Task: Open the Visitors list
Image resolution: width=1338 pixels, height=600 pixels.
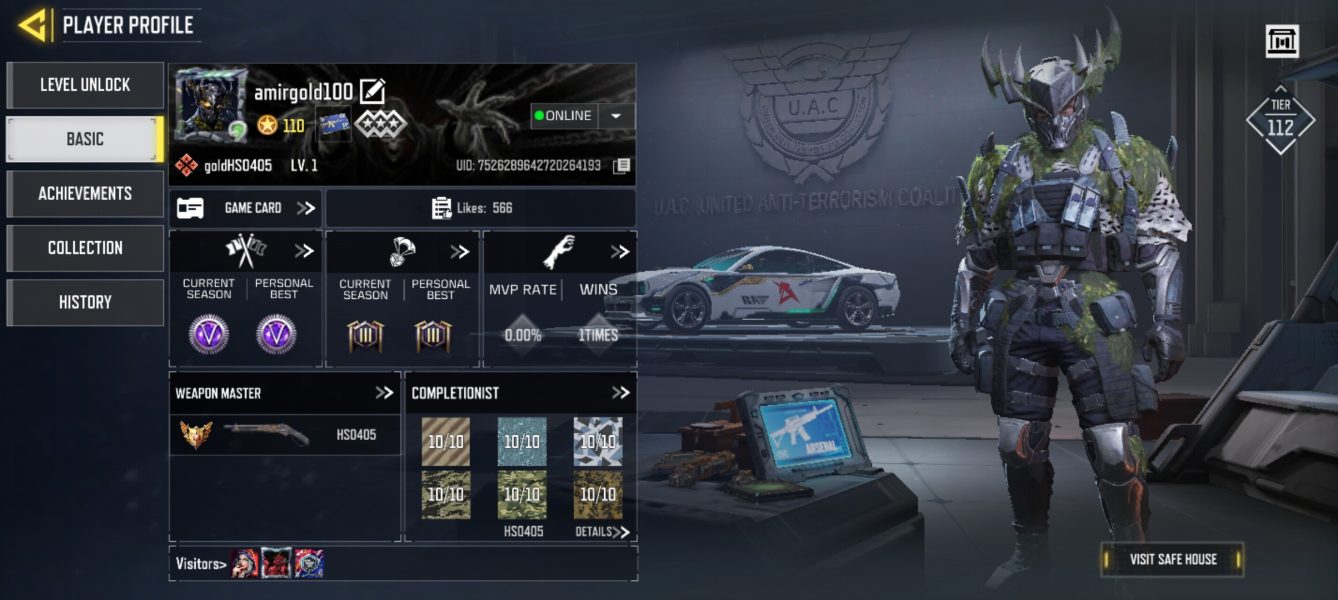Action: point(200,564)
